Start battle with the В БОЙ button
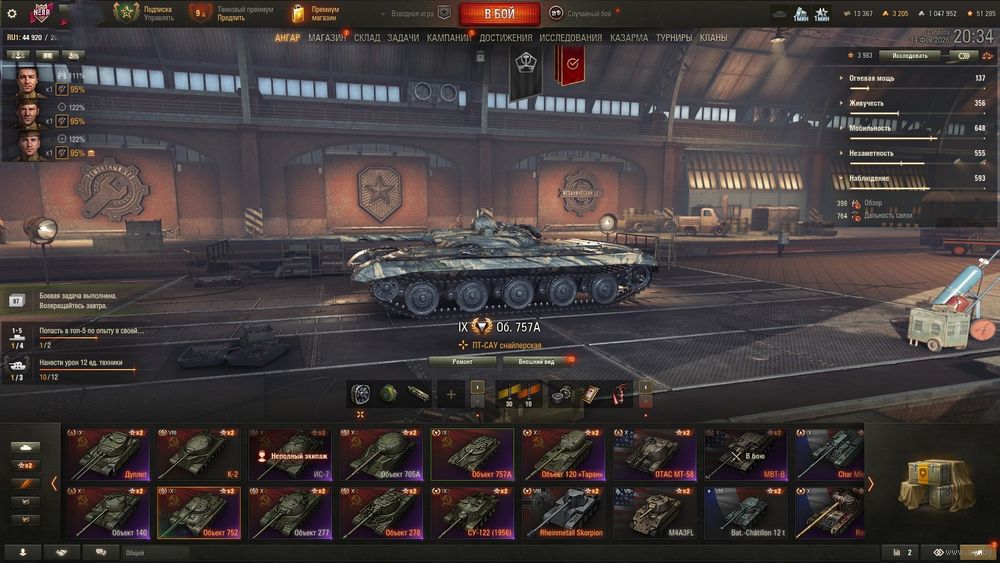Viewport: 1000px width, 563px height. point(499,14)
